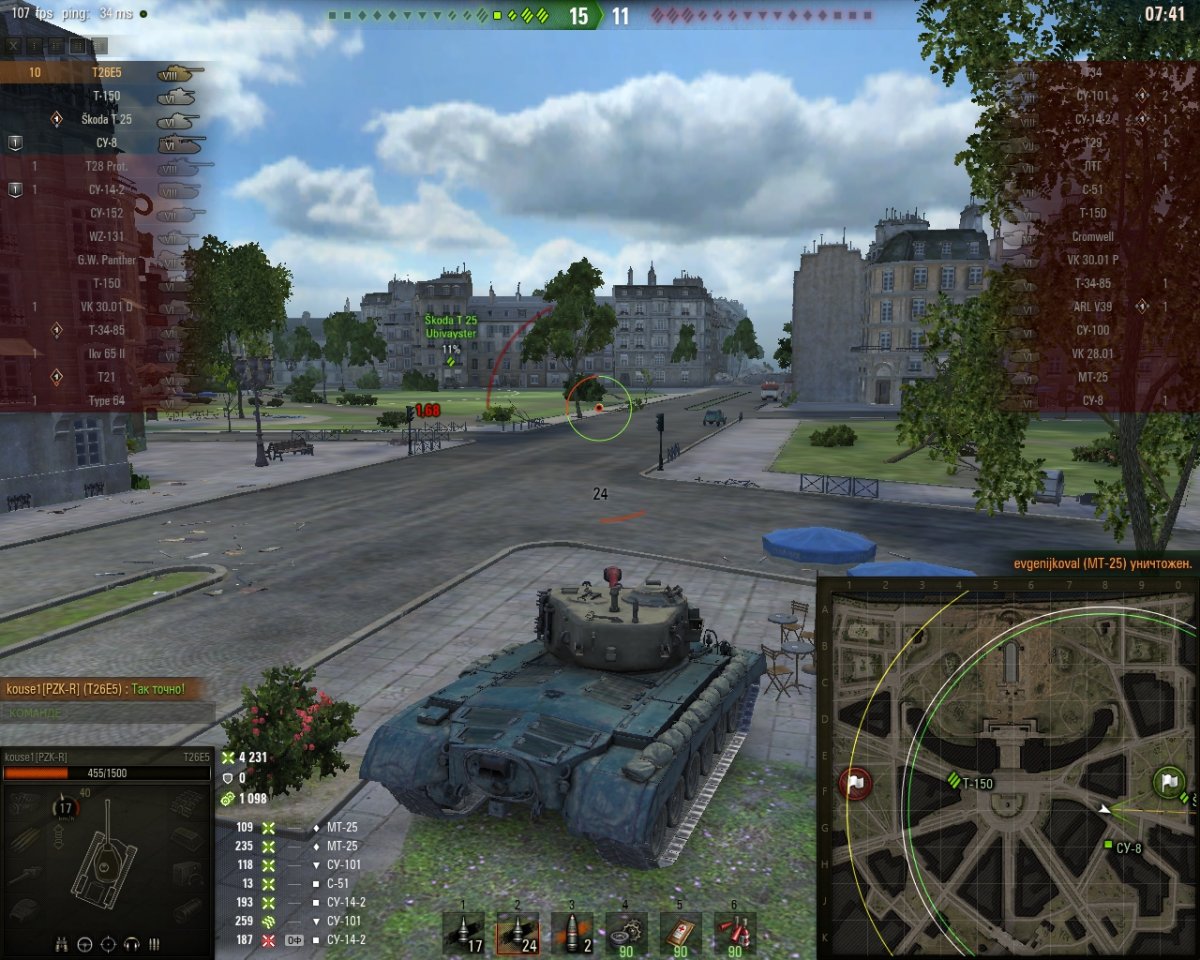Hide the player list with the X button
Viewport: 1200px width, 960px height.
[x=15, y=45]
